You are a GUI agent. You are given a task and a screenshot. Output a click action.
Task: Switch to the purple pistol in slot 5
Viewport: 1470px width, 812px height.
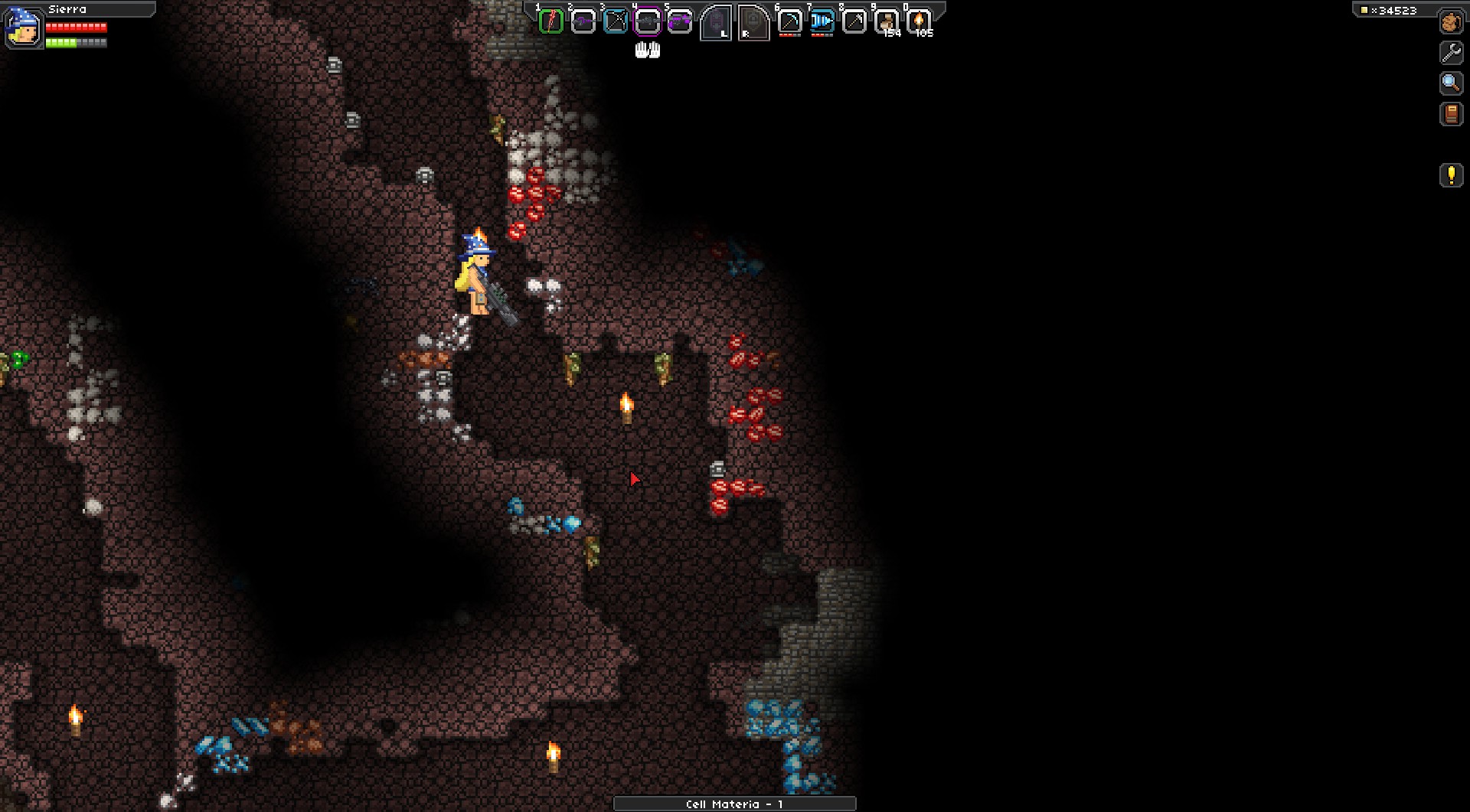680,21
